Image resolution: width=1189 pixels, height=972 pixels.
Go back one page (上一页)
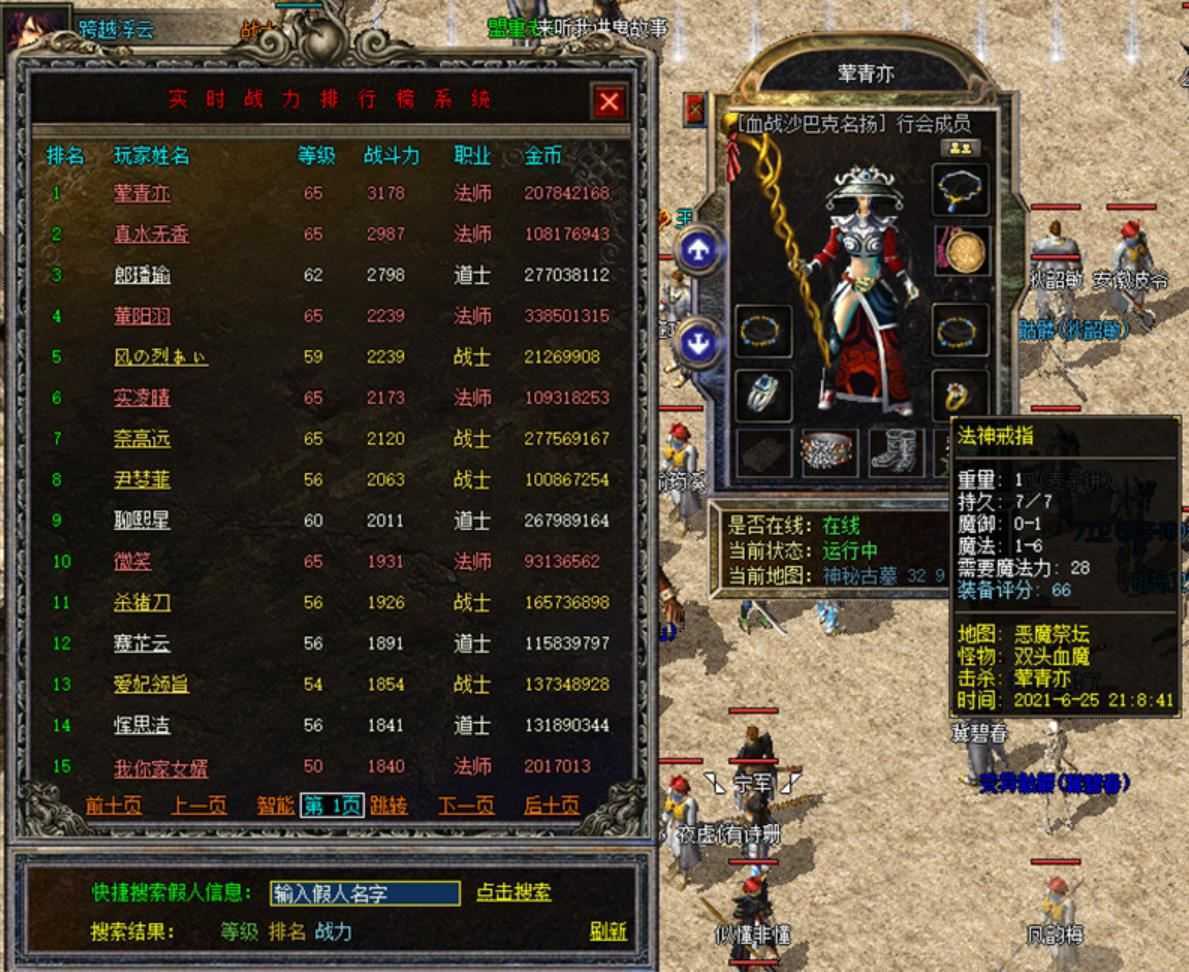198,806
